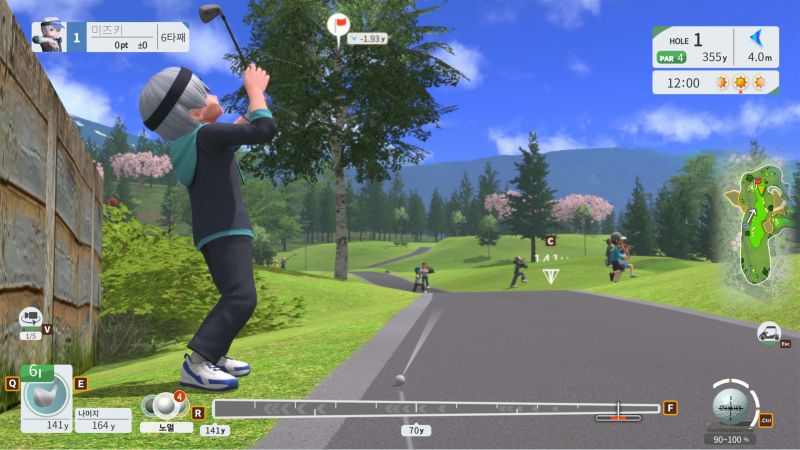Viewport: 800px width, 450px height.
Task: Open the Hole 1 info panel
Action: tap(715, 48)
